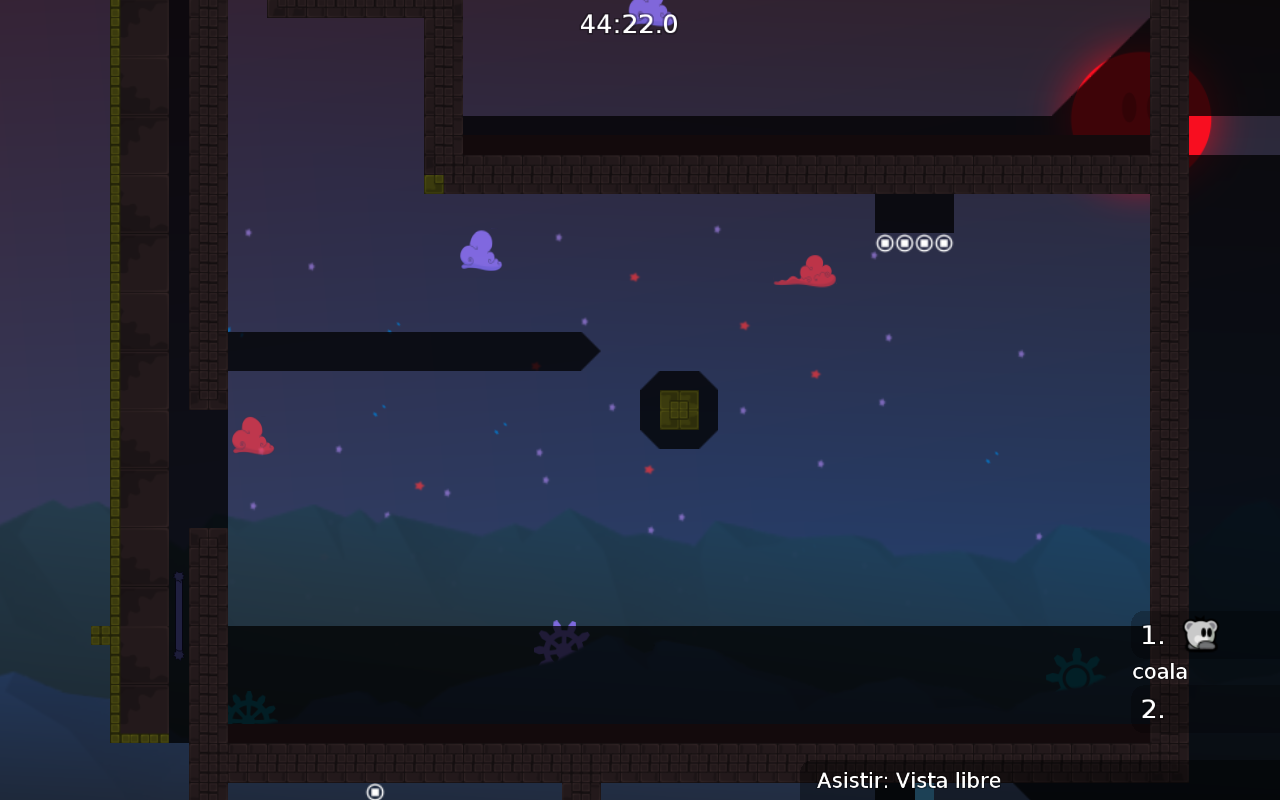Viewport: 1280px width, 800px height.
Task: Click the small yellow block near the top-left ledge
Action: point(432,183)
